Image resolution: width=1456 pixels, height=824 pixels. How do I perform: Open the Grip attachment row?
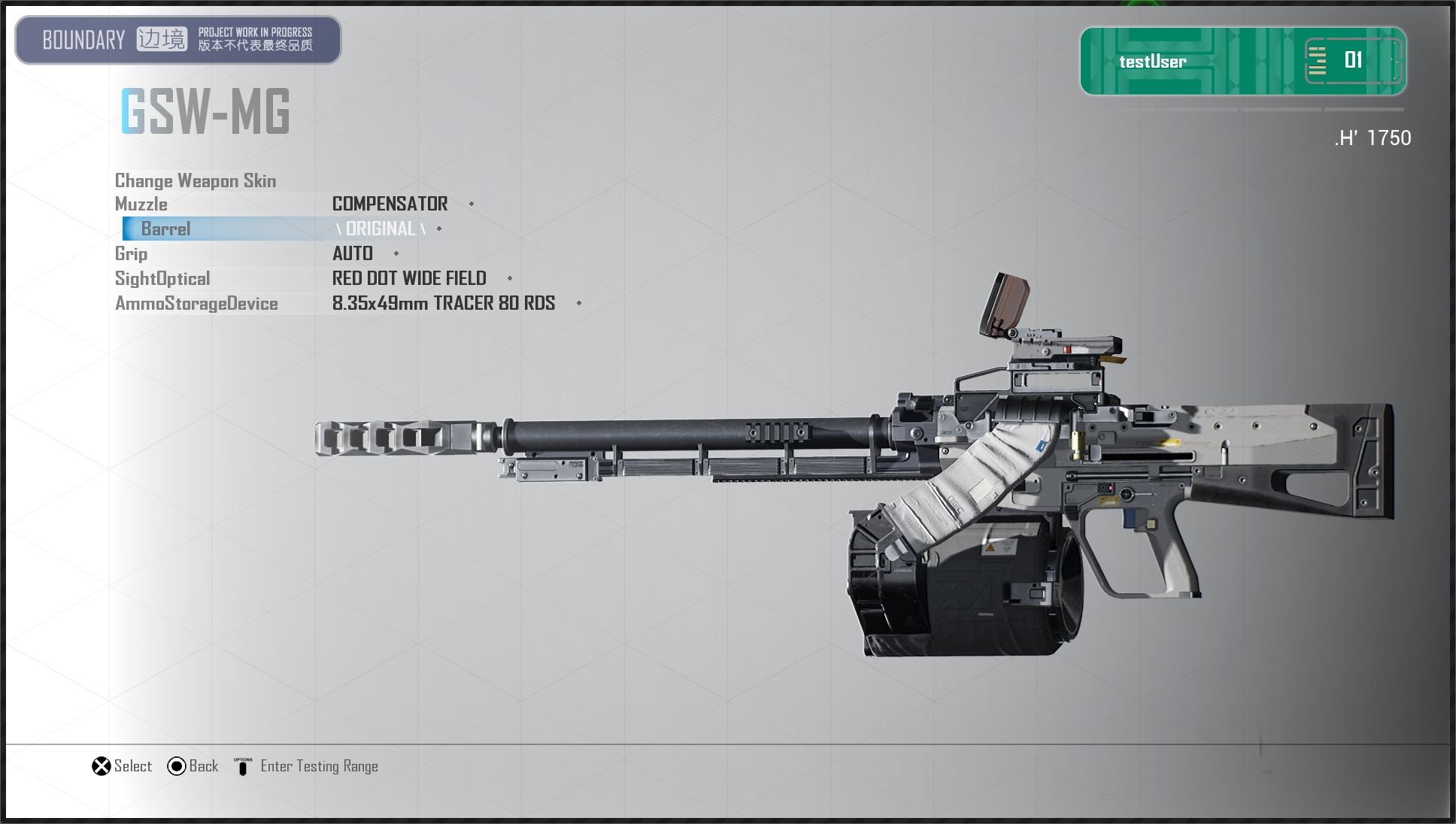(x=132, y=253)
